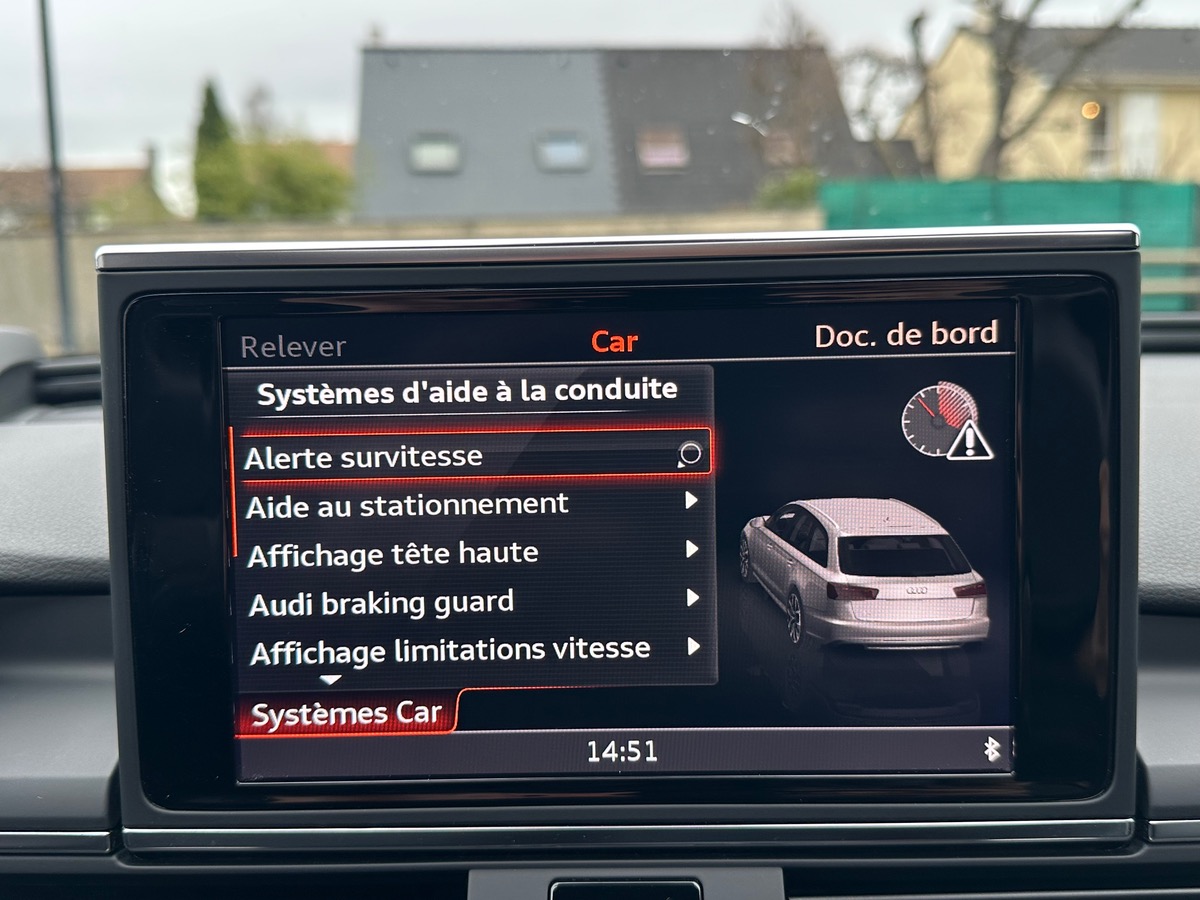The height and width of the screenshot is (900, 1200).
Task: Switch to the Systèmes Car tab
Action: [346, 714]
